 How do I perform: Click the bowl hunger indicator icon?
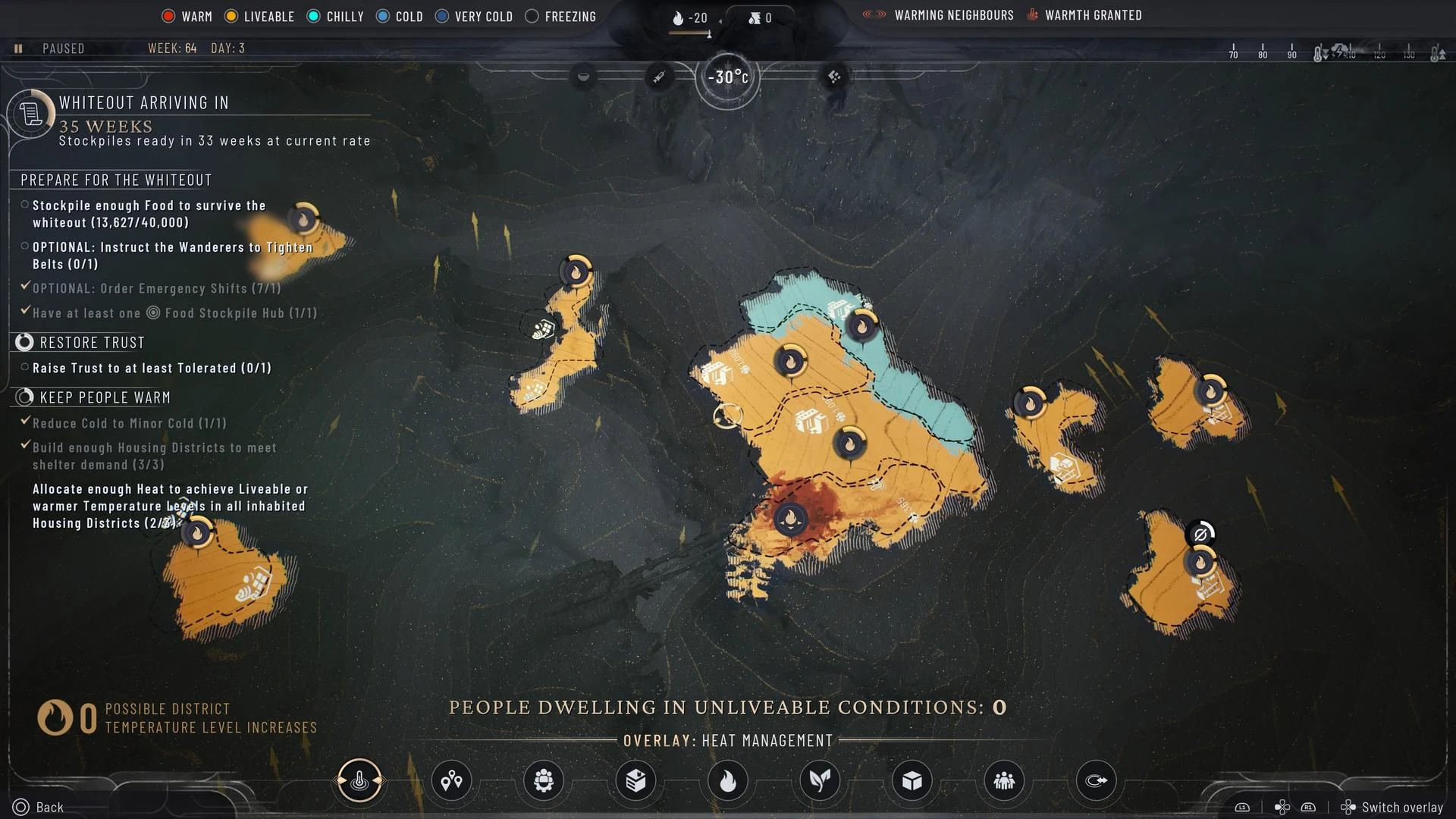[x=583, y=77]
